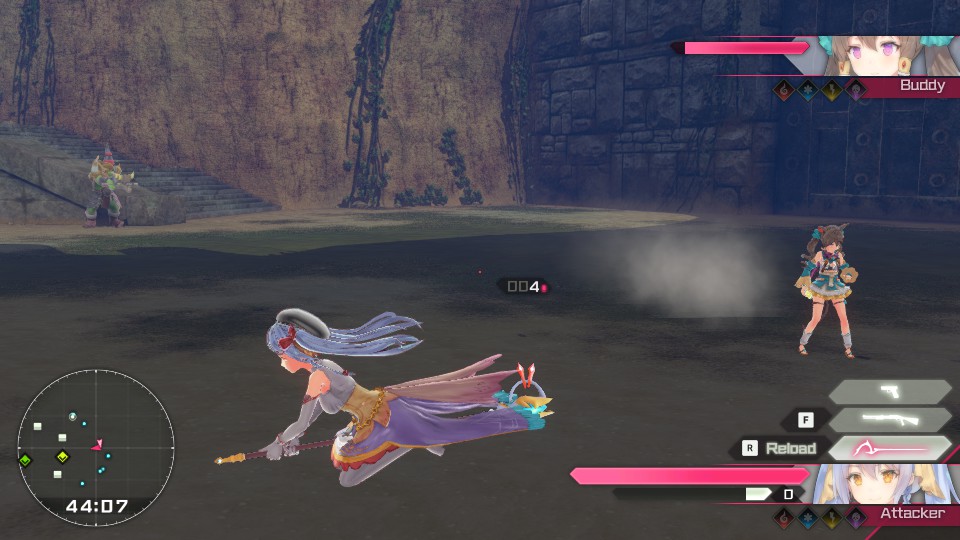Click the Buddy's purple skull element icon
Viewport: 960px width, 540px height.
click(x=855, y=89)
